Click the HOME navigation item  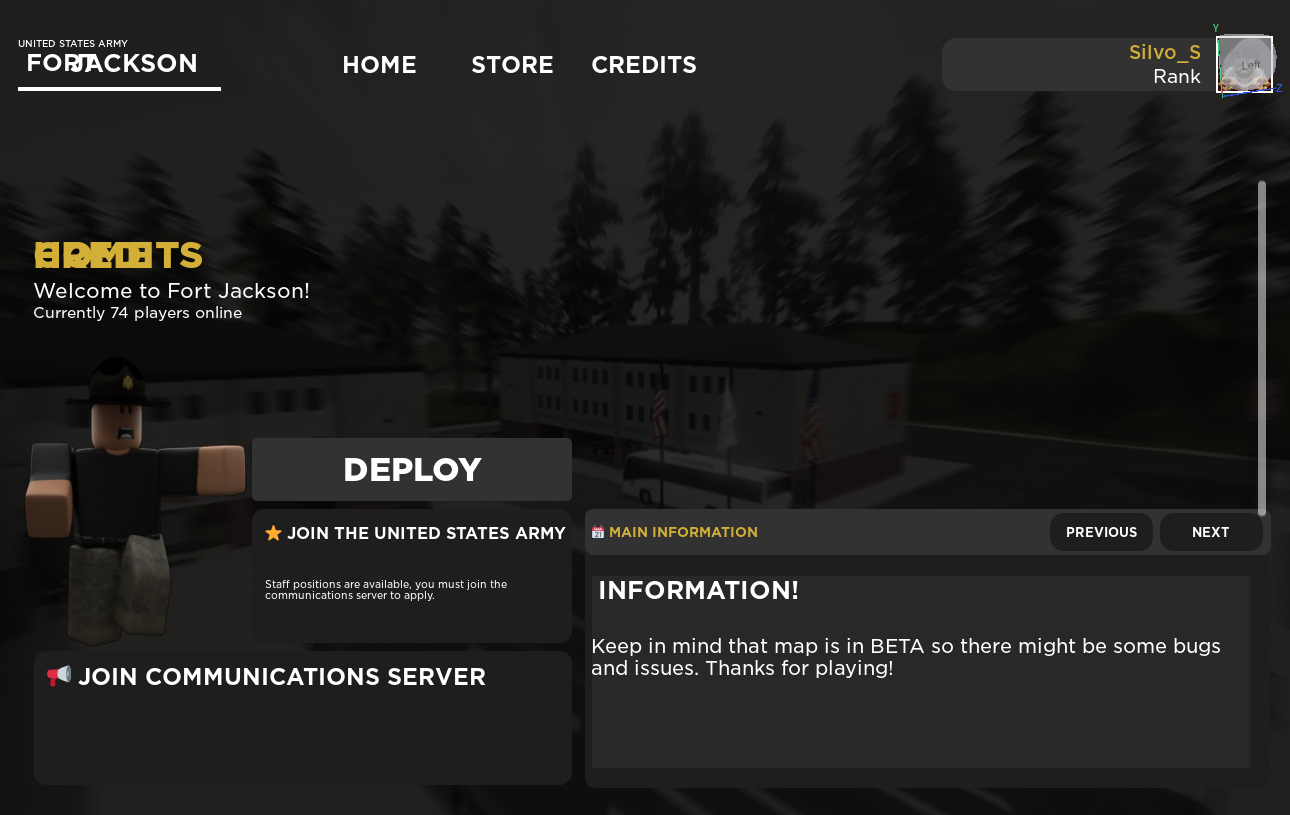pyautogui.click(x=380, y=64)
